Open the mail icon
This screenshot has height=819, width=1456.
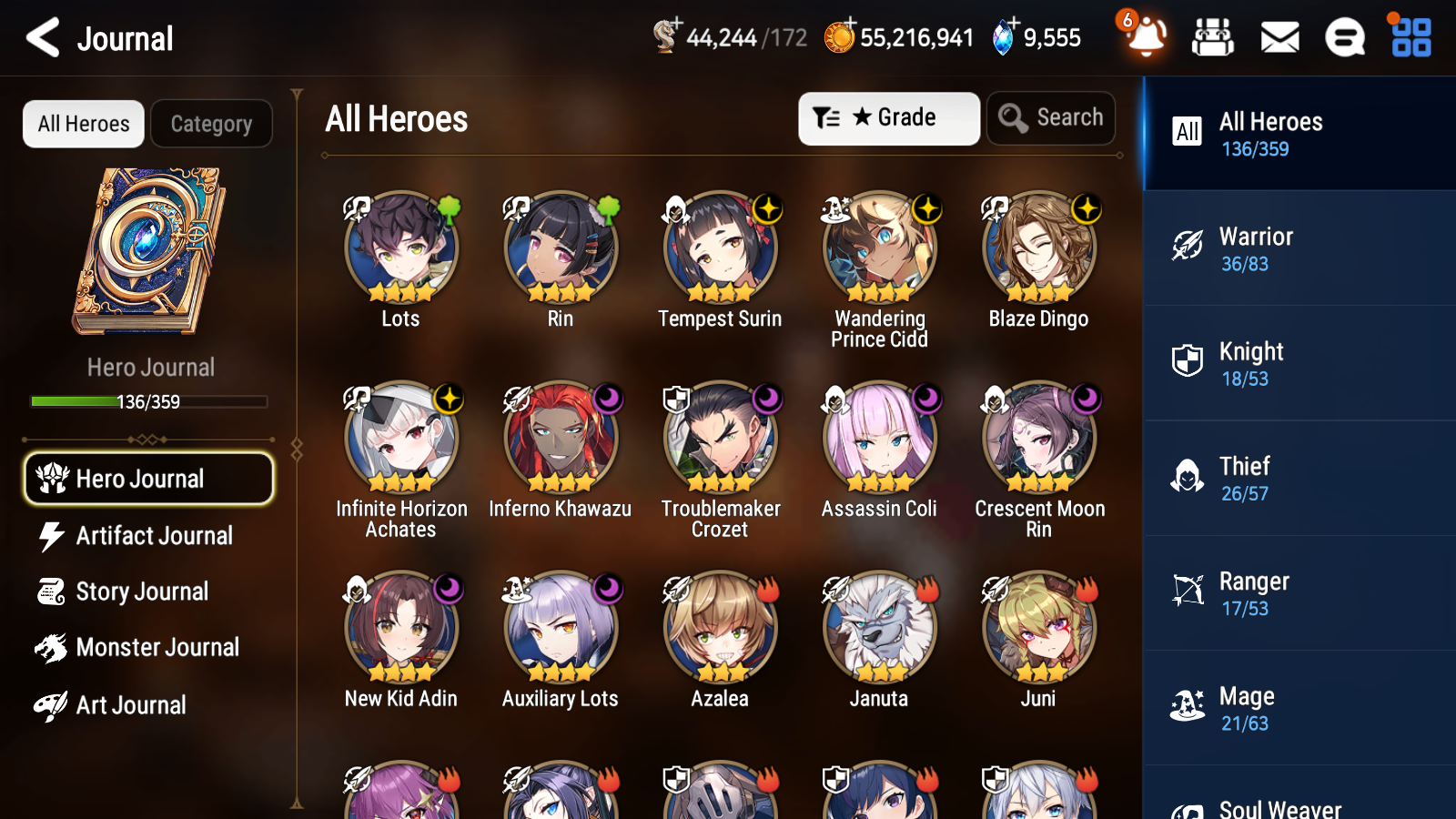[x=1279, y=38]
